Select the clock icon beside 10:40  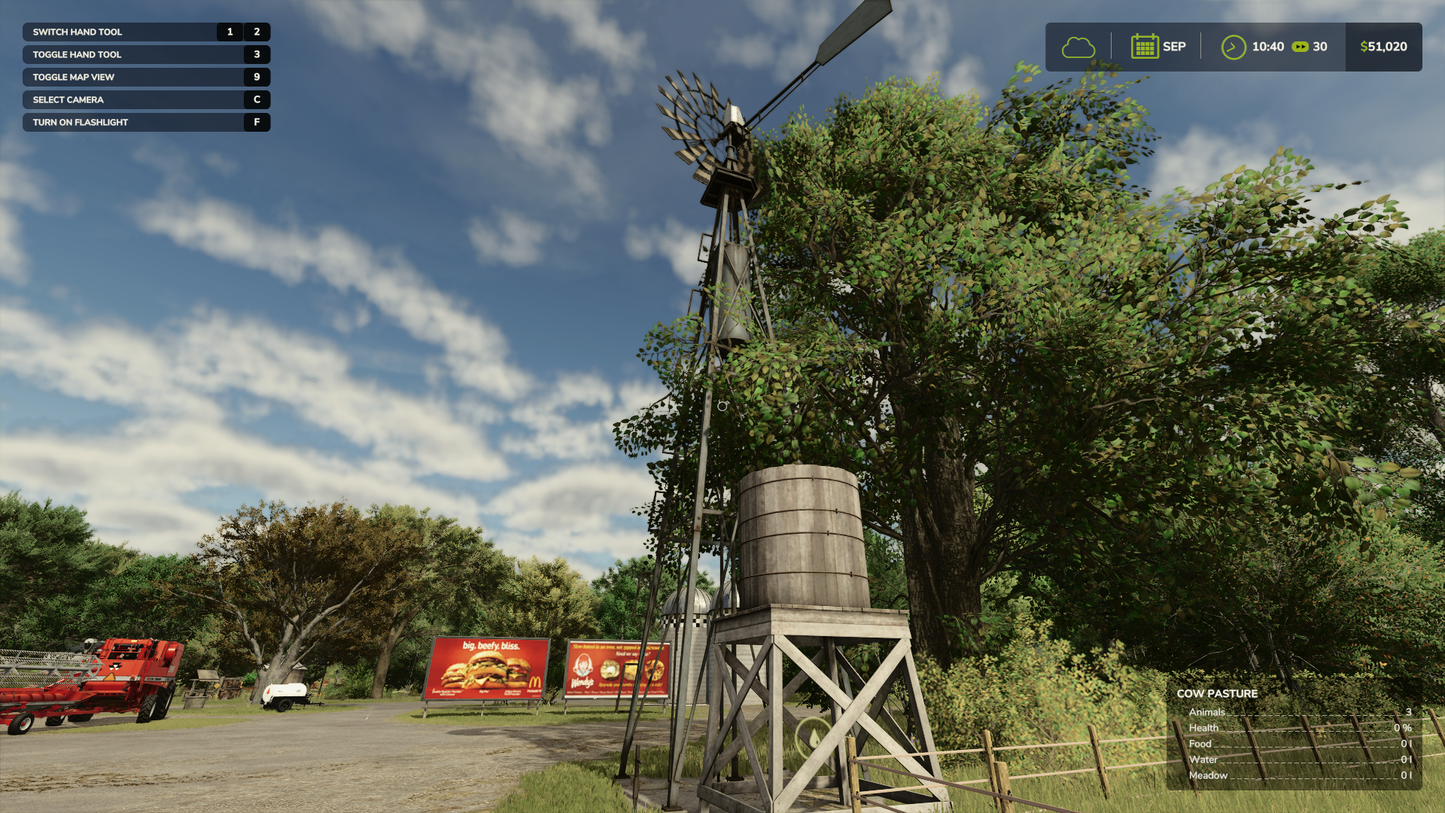(1233, 47)
